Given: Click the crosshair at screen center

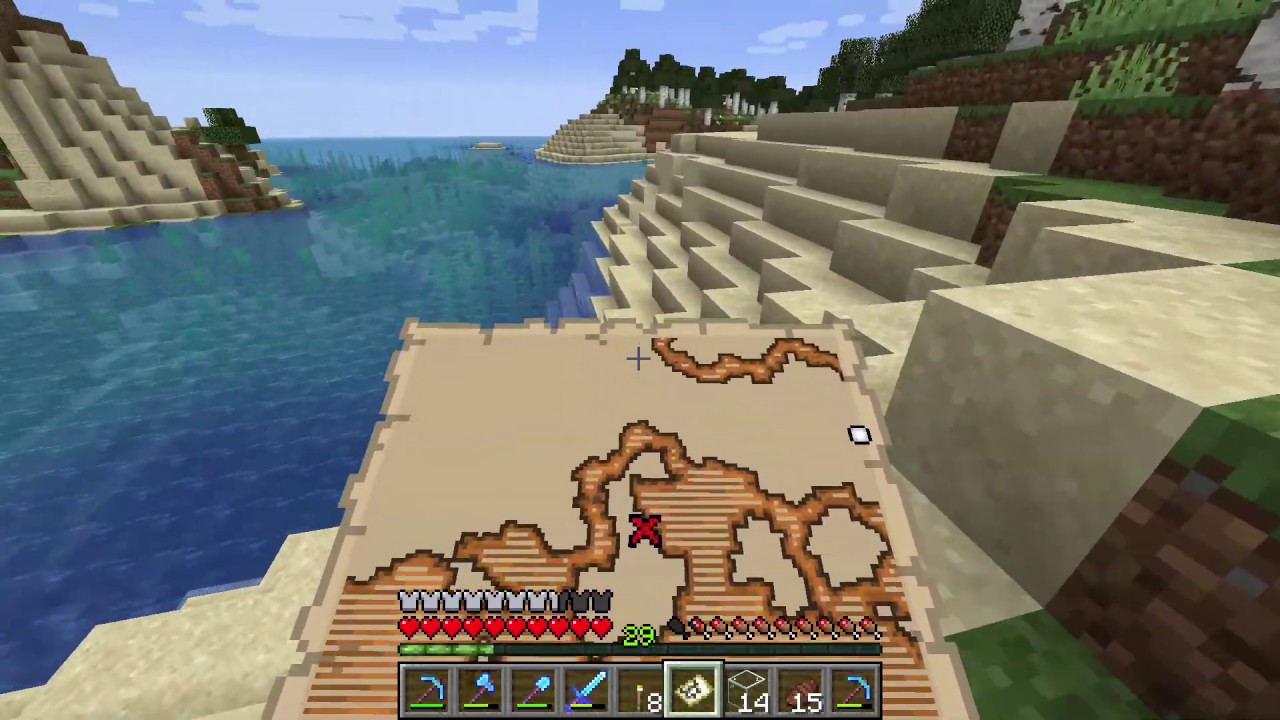Looking at the screenshot, I should 640,360.
